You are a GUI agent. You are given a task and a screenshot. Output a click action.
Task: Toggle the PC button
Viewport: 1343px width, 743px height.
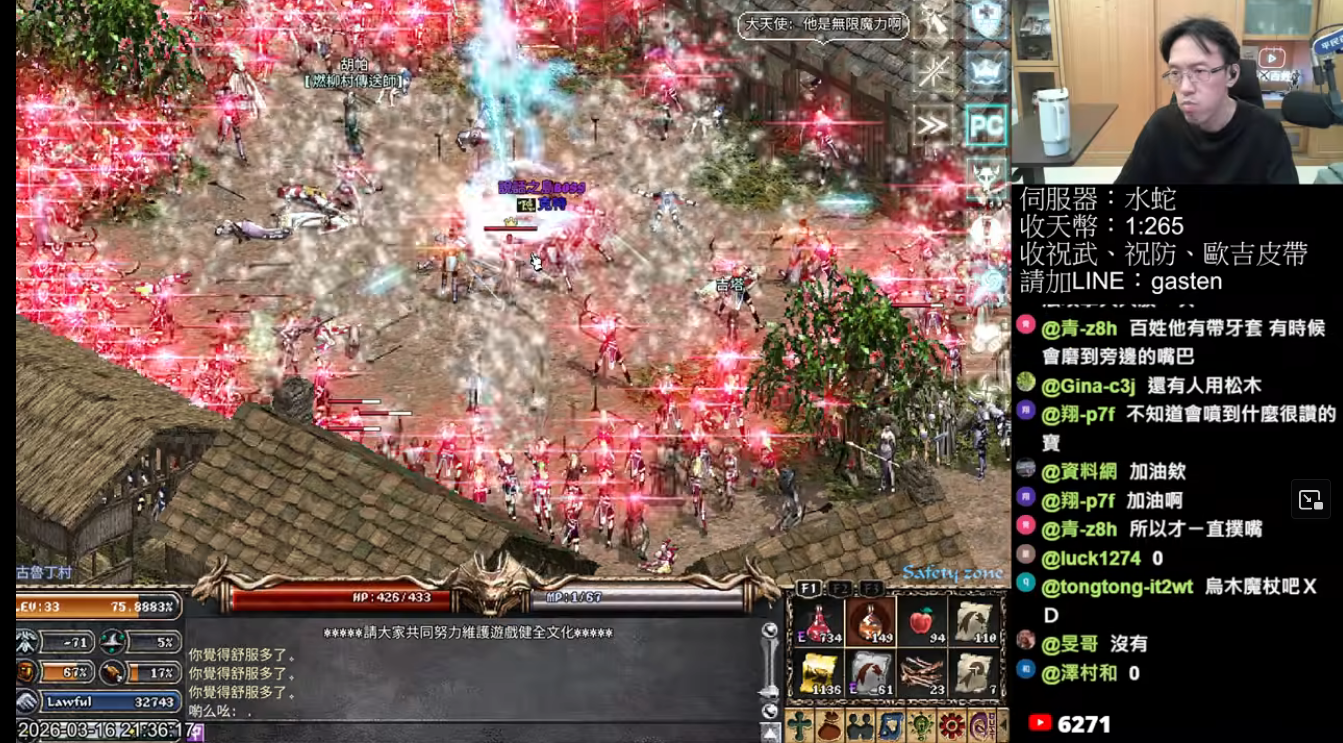986,126
